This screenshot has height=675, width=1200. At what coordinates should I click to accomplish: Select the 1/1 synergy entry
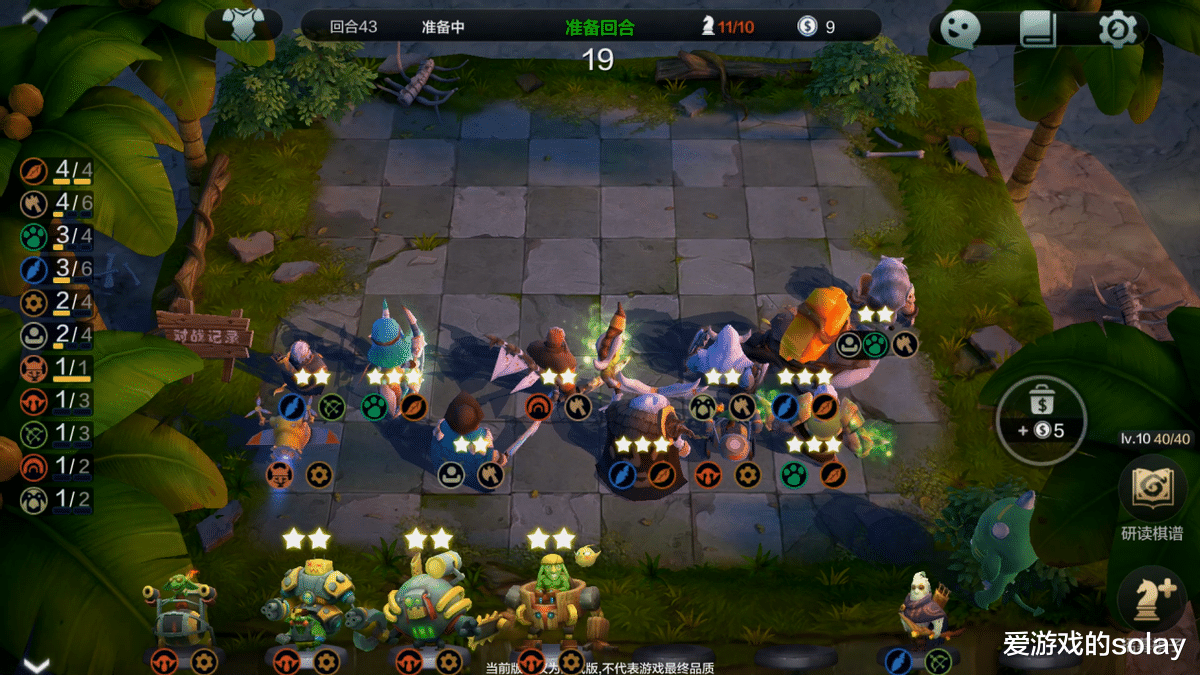point(58,368)
